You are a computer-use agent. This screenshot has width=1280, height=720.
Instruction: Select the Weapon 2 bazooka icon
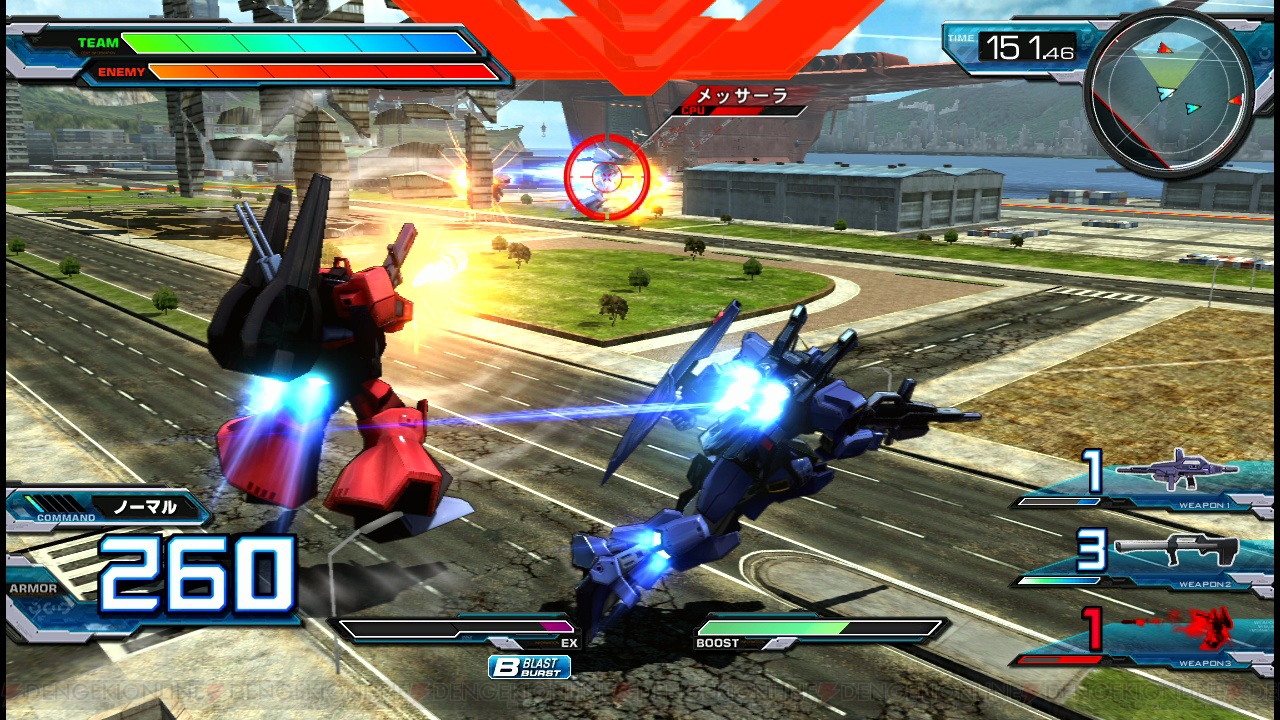tap(1177, 550)
